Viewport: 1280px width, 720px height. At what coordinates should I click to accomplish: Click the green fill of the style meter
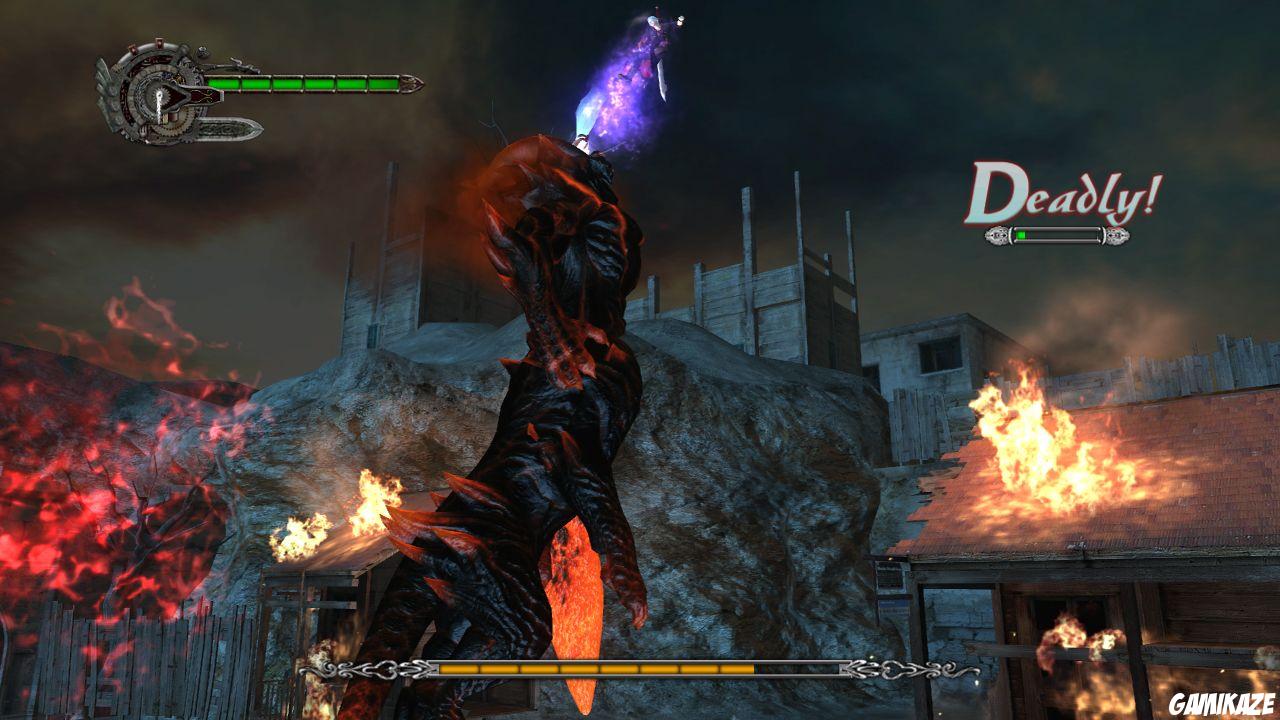coord(1021,234)
